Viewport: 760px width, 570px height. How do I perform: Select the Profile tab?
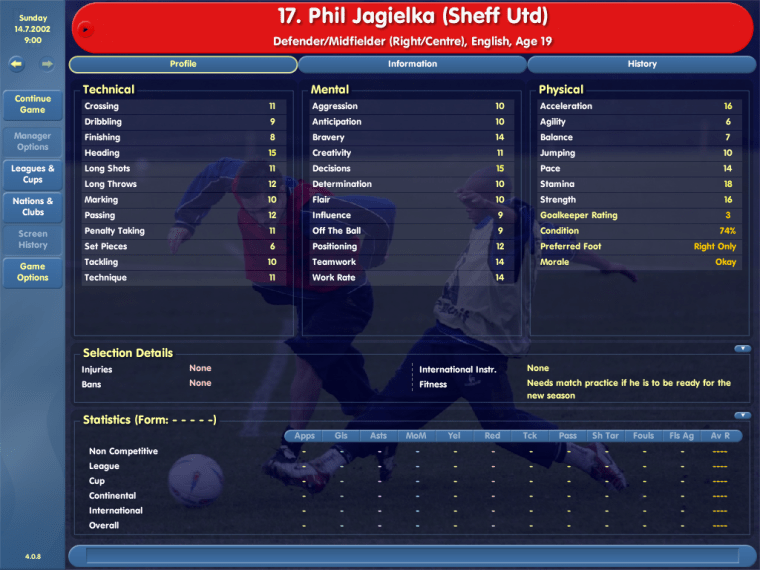[183, 64]
